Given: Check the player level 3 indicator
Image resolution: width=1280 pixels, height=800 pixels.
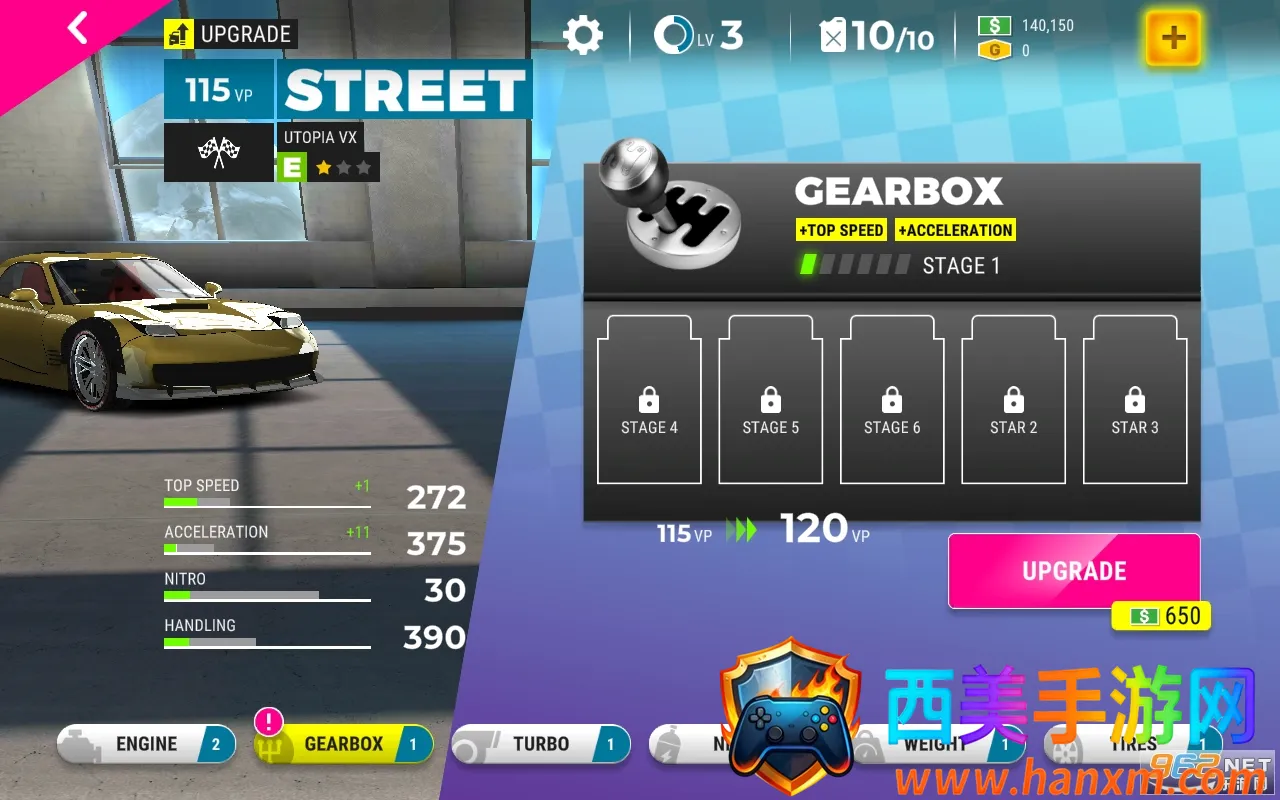Looking at the screenshot, I should 698,36.
